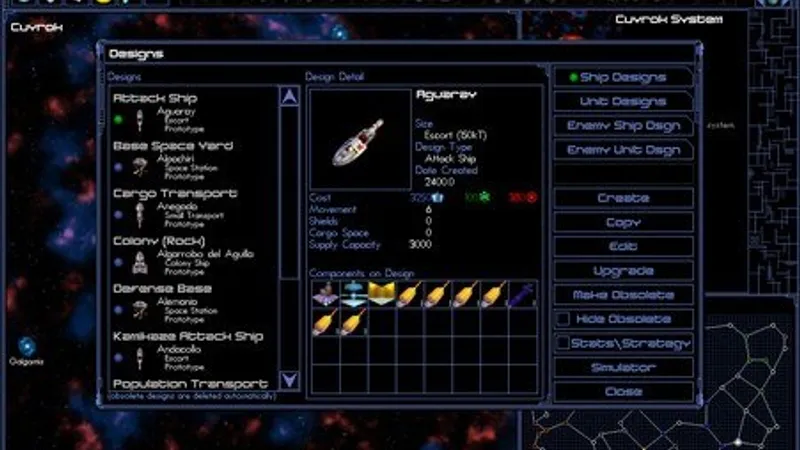Toggle the Hide Obsolete checkbox
The image size is (800, 450).
point(564,319)
